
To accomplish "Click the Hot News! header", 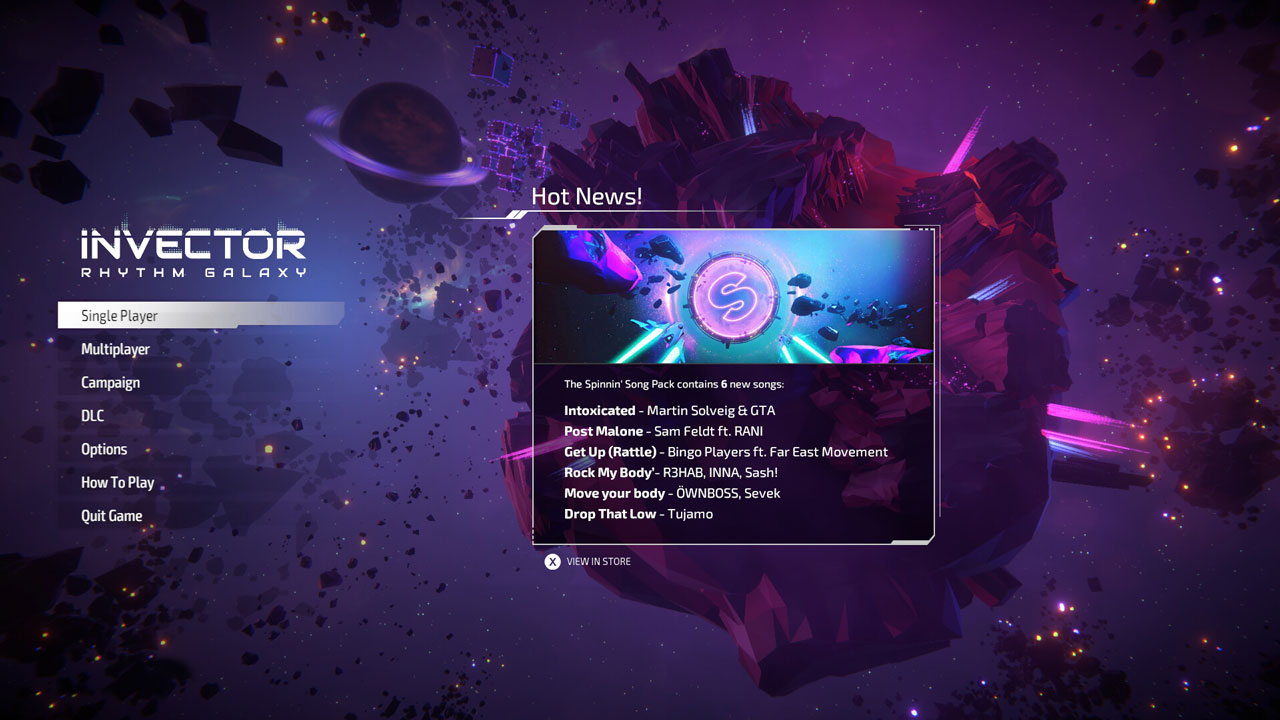I will [588, 196].
